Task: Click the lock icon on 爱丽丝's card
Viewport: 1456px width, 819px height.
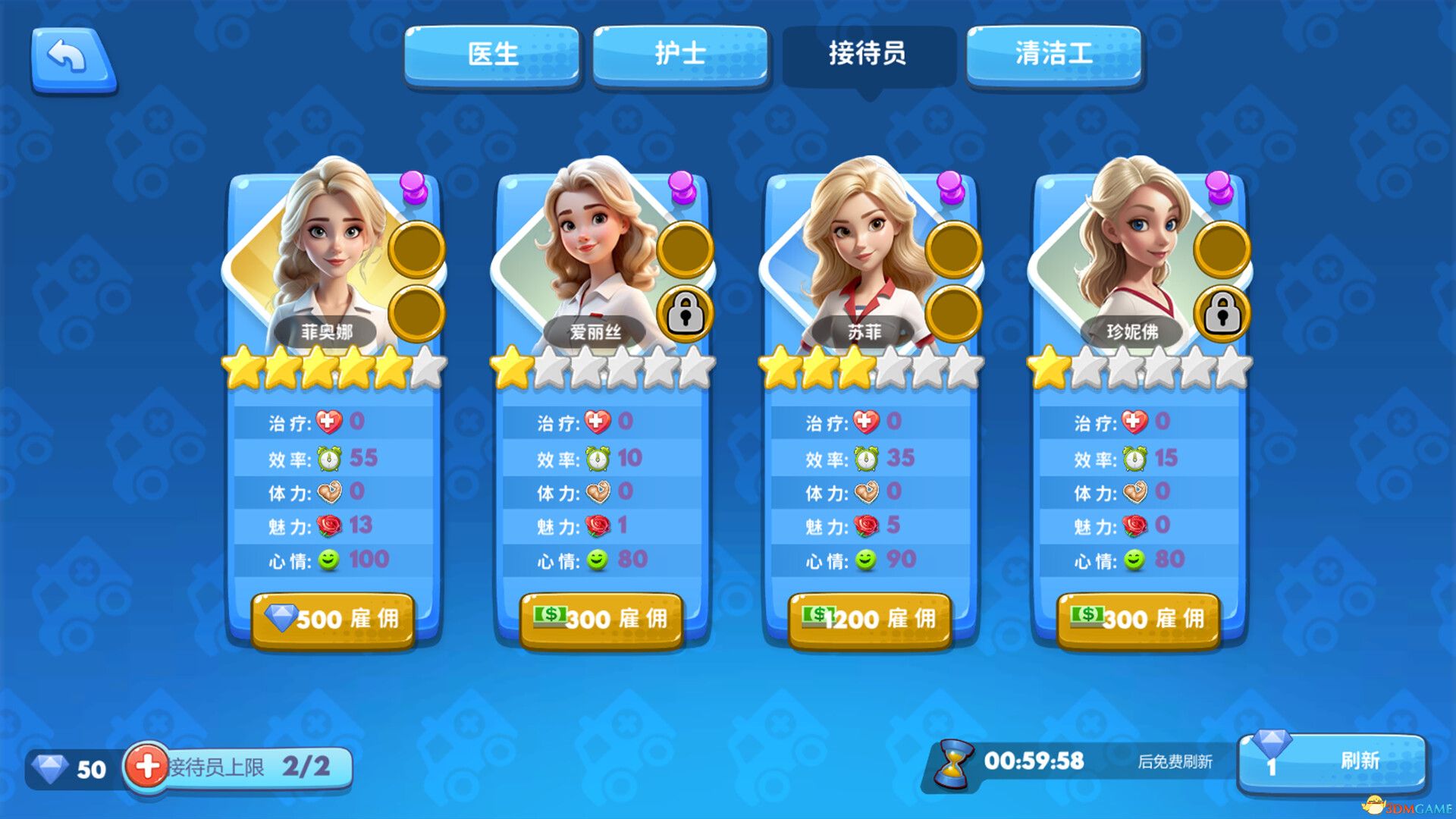Action: [683, 314]
